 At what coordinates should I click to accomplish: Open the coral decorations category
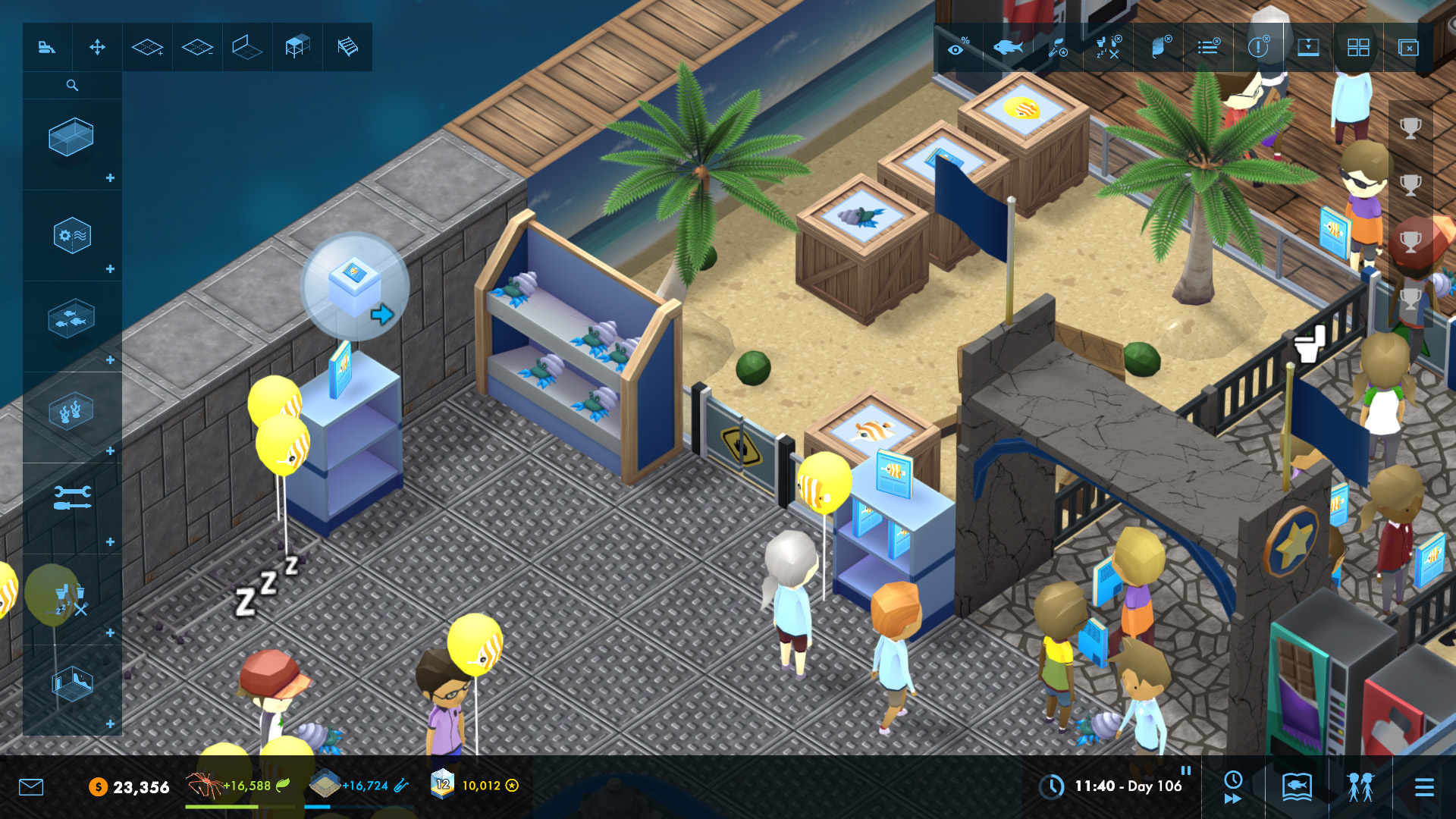point(71,412)
